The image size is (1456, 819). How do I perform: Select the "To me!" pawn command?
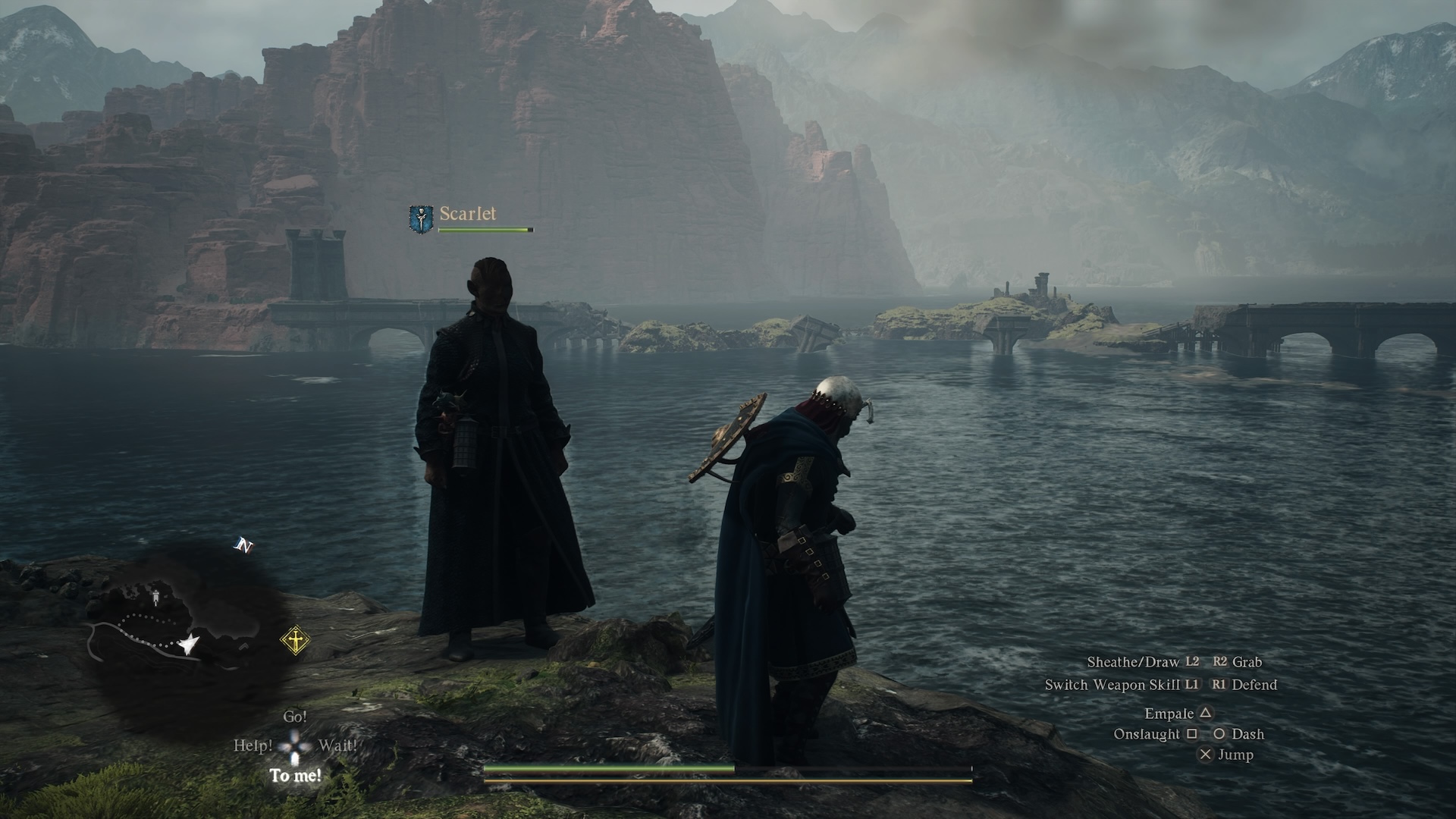pyautogui.click(x=296, y=775)
